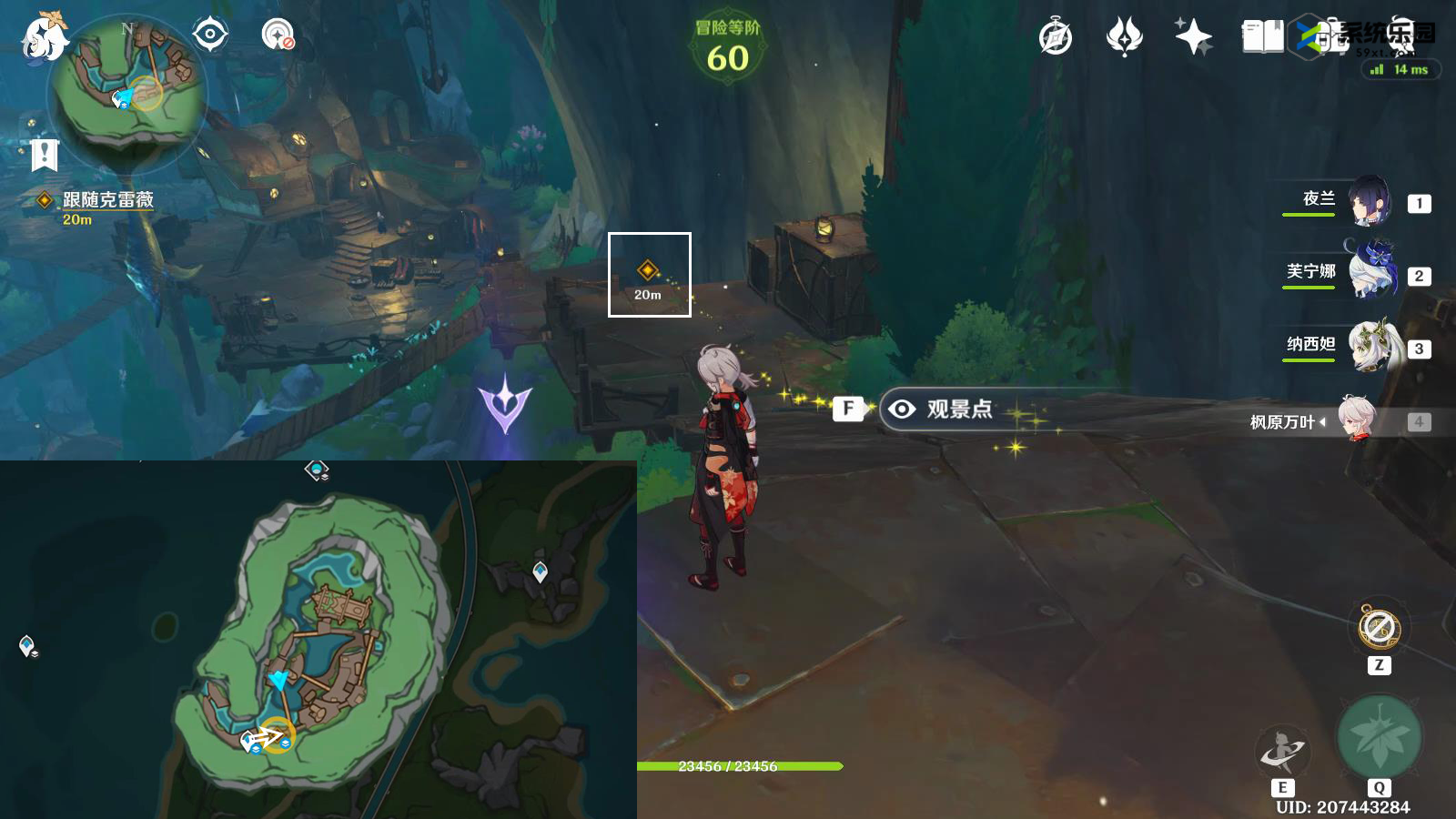Open the adventurer handbook book icon
The height and width of the screenshot is (819, 1456).
point(1262,37)
